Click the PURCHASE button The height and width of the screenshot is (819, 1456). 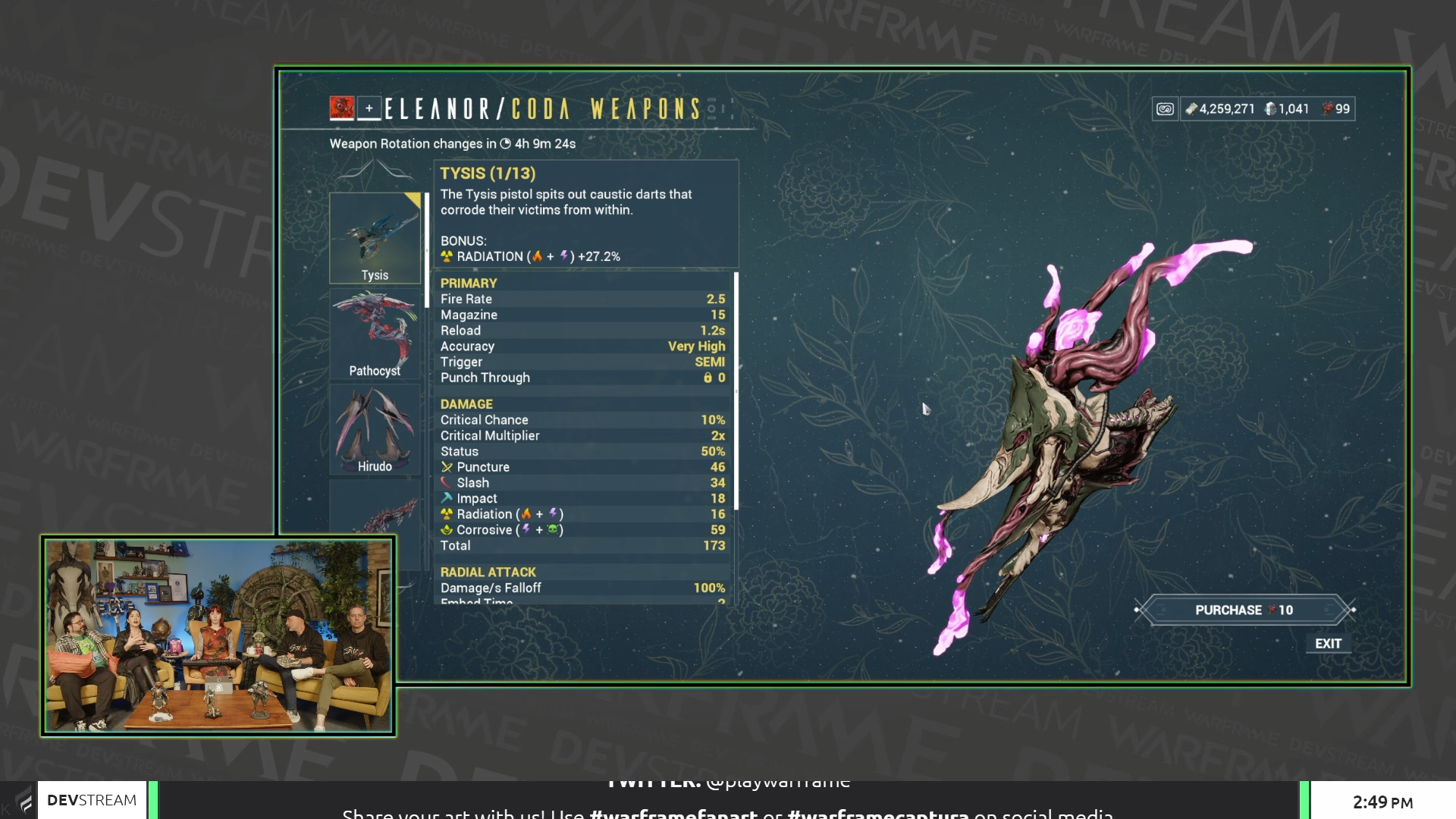(1243, 609)
